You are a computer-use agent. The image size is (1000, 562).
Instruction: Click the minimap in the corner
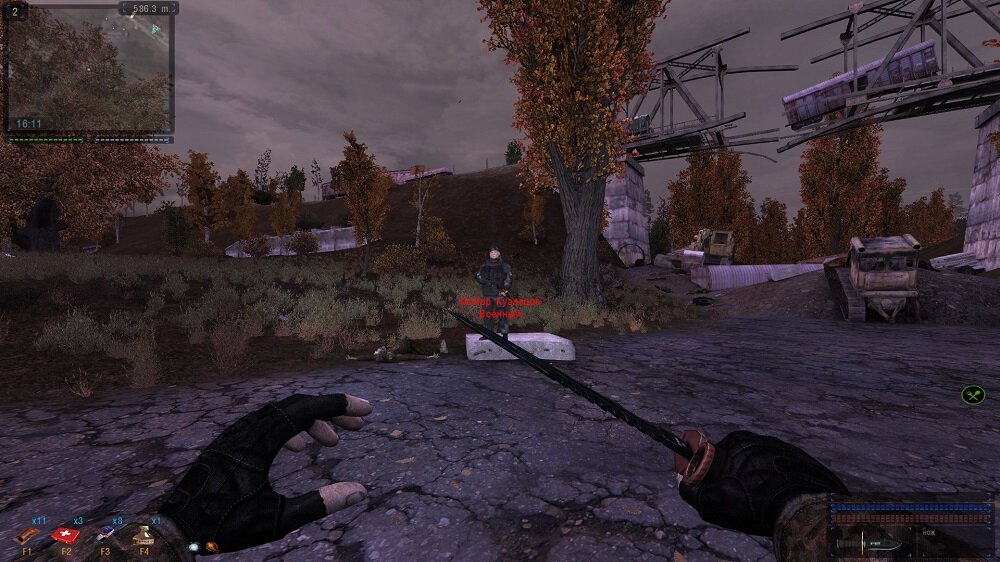pyautogui.click(x=89, y=70)
